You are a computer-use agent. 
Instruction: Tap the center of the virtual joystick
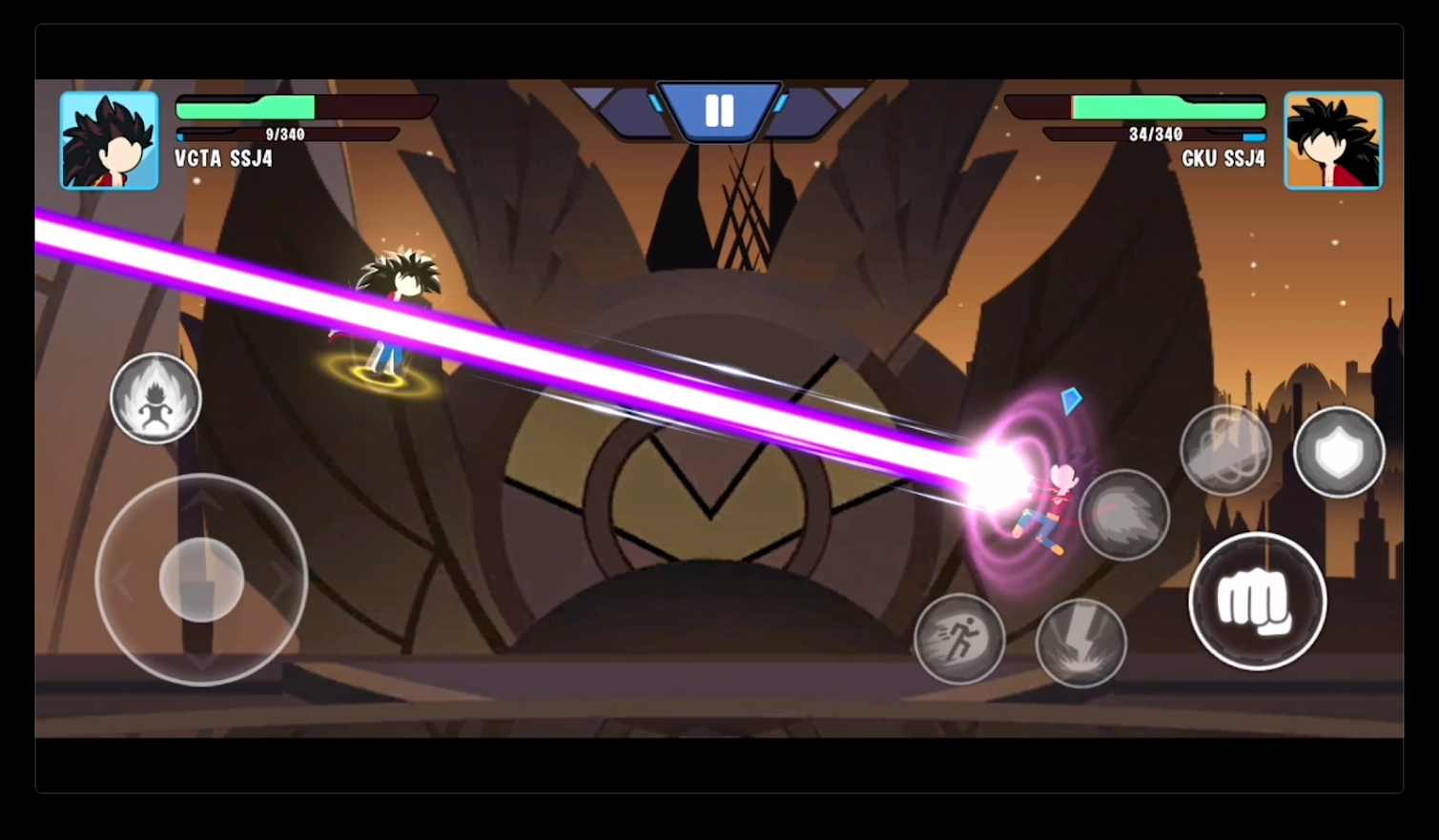[200, 580]
